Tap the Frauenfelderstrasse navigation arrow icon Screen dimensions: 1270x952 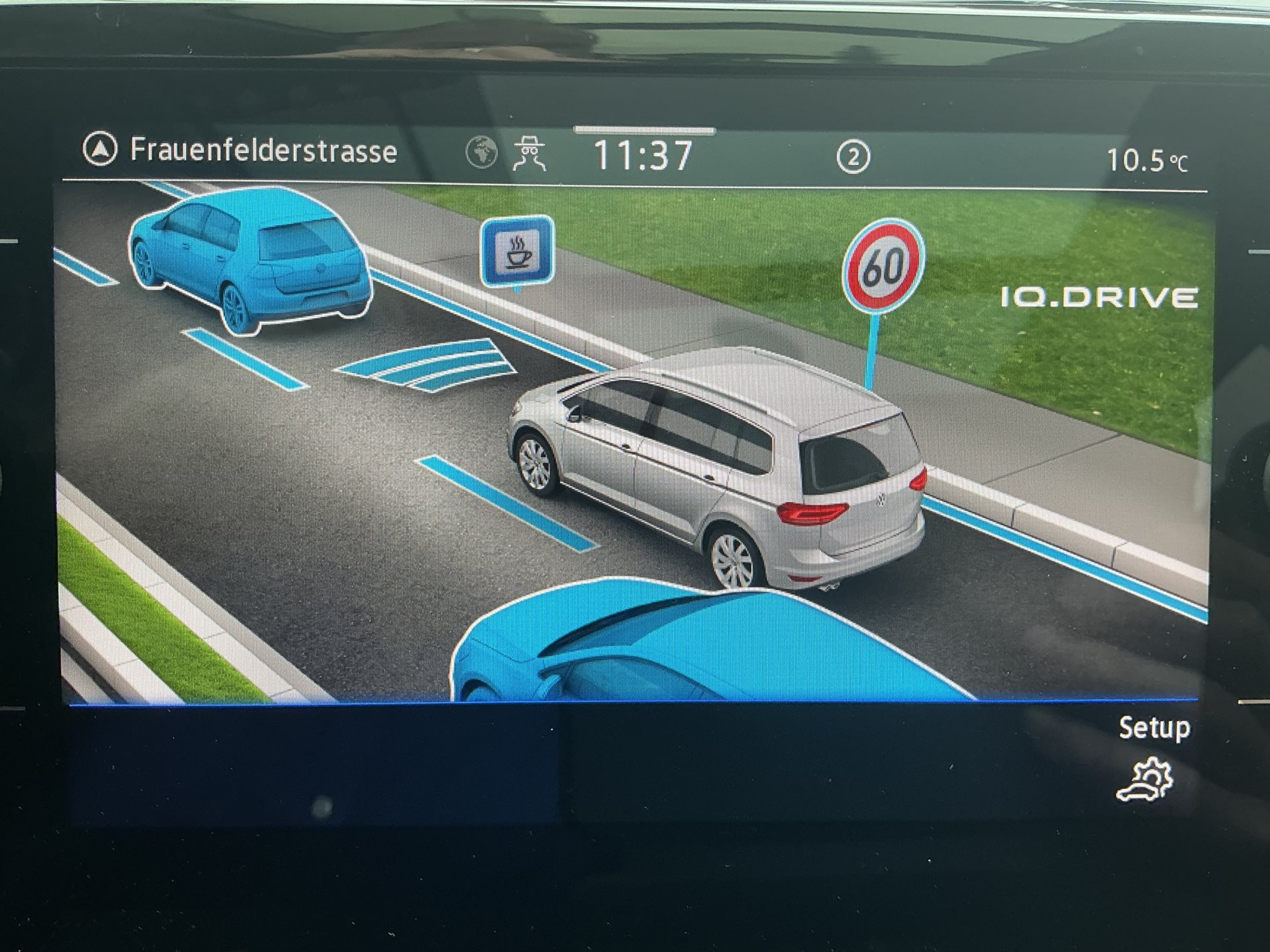(100, 150)
